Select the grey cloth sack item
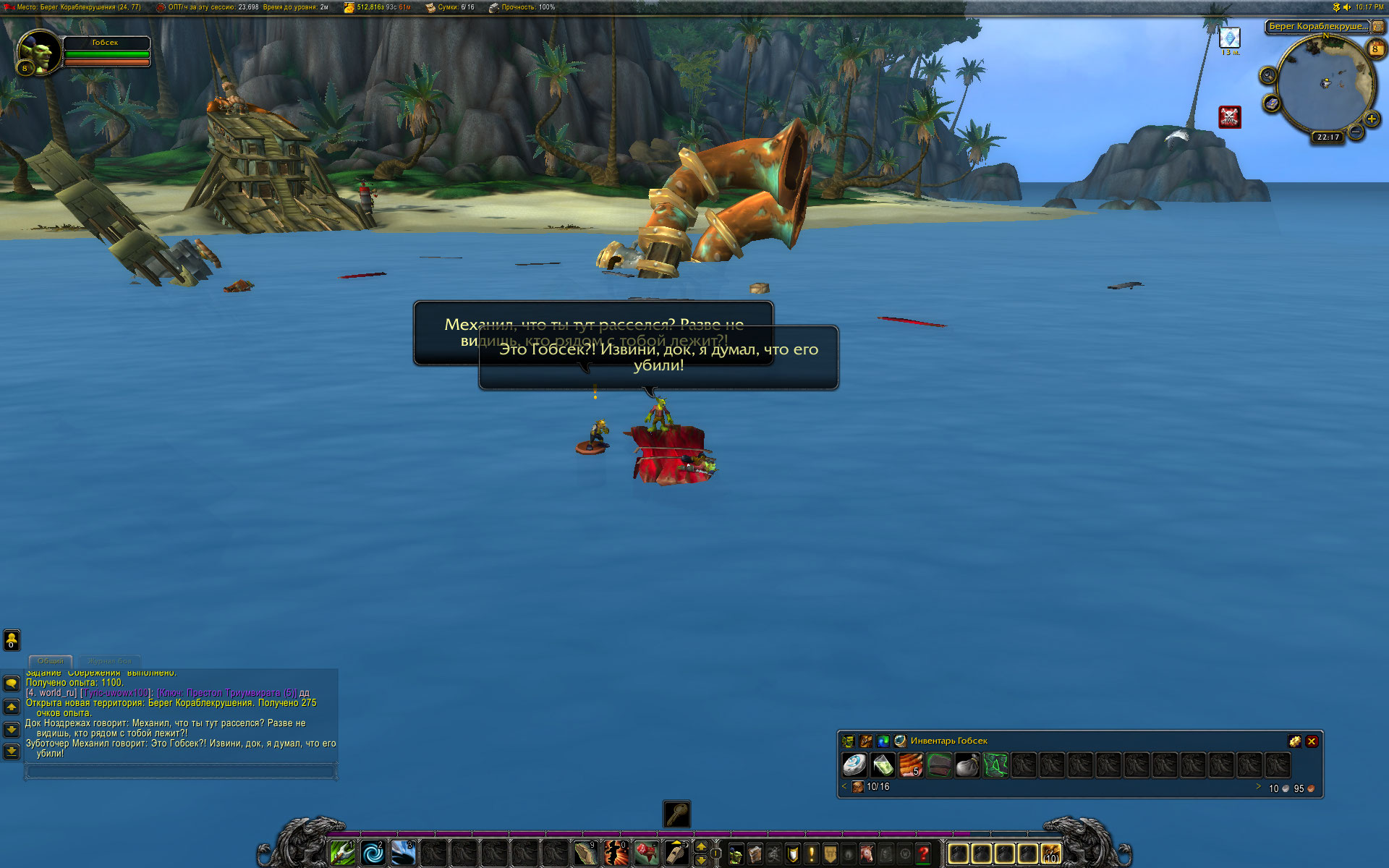1389x868 pixels. pyautogui.click(x=967, y=765)
